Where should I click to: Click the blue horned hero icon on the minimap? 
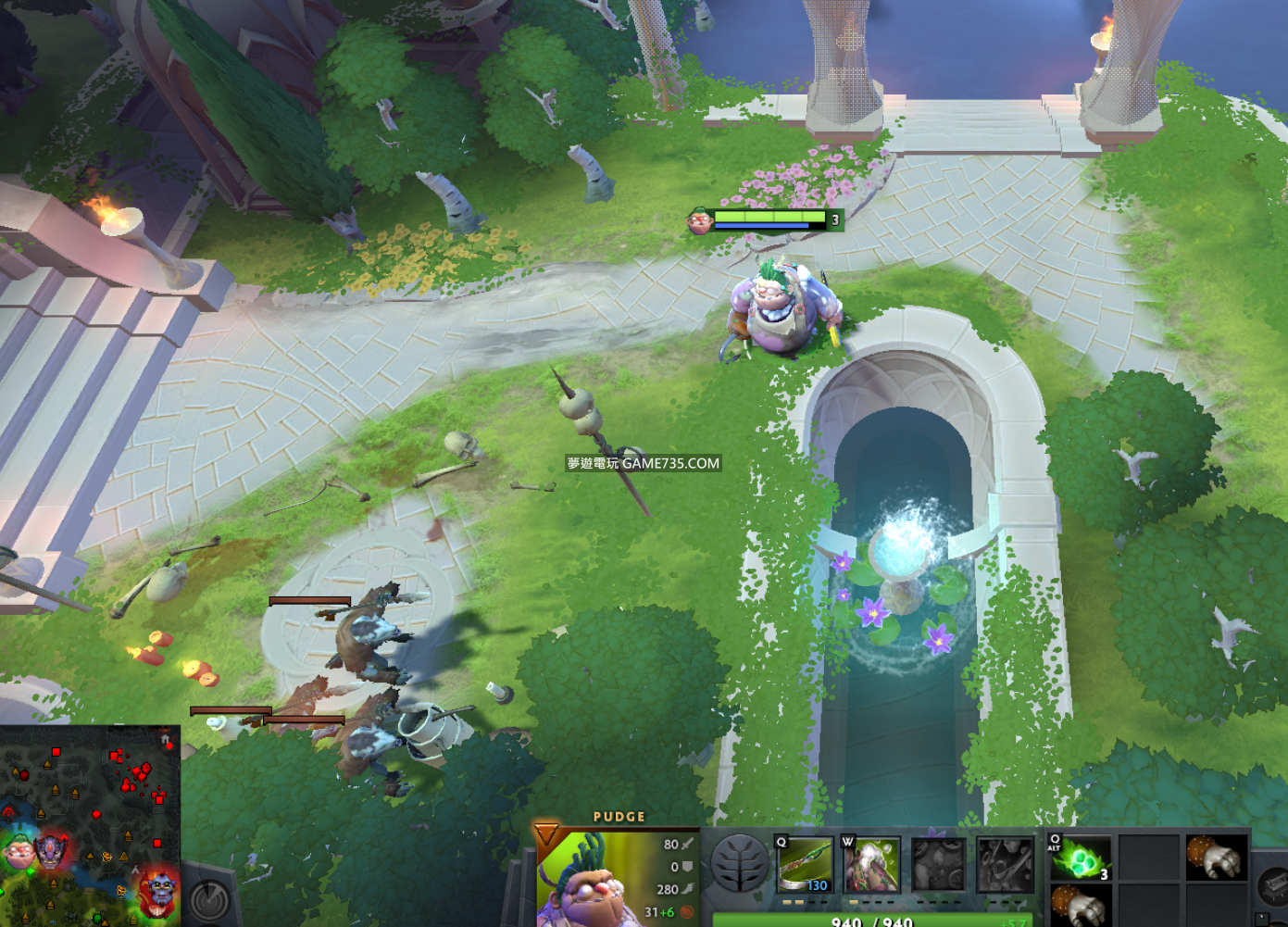[159, 889]
